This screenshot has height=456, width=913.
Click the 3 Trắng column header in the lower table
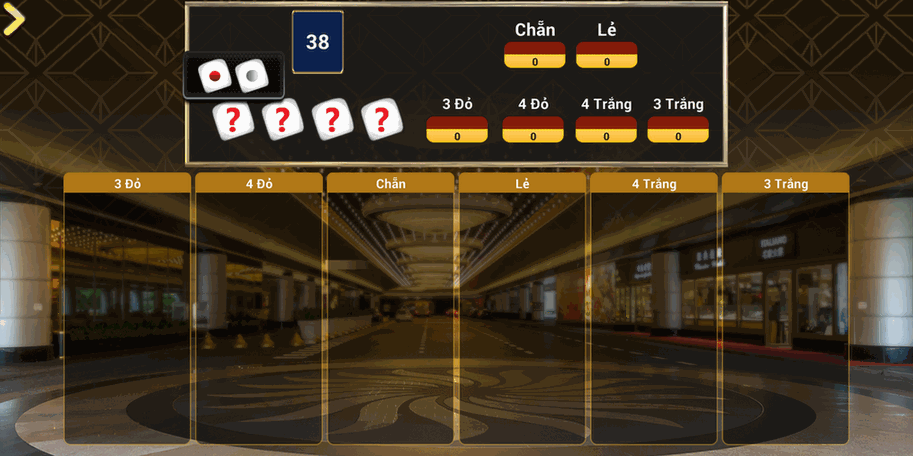point(785,184)
